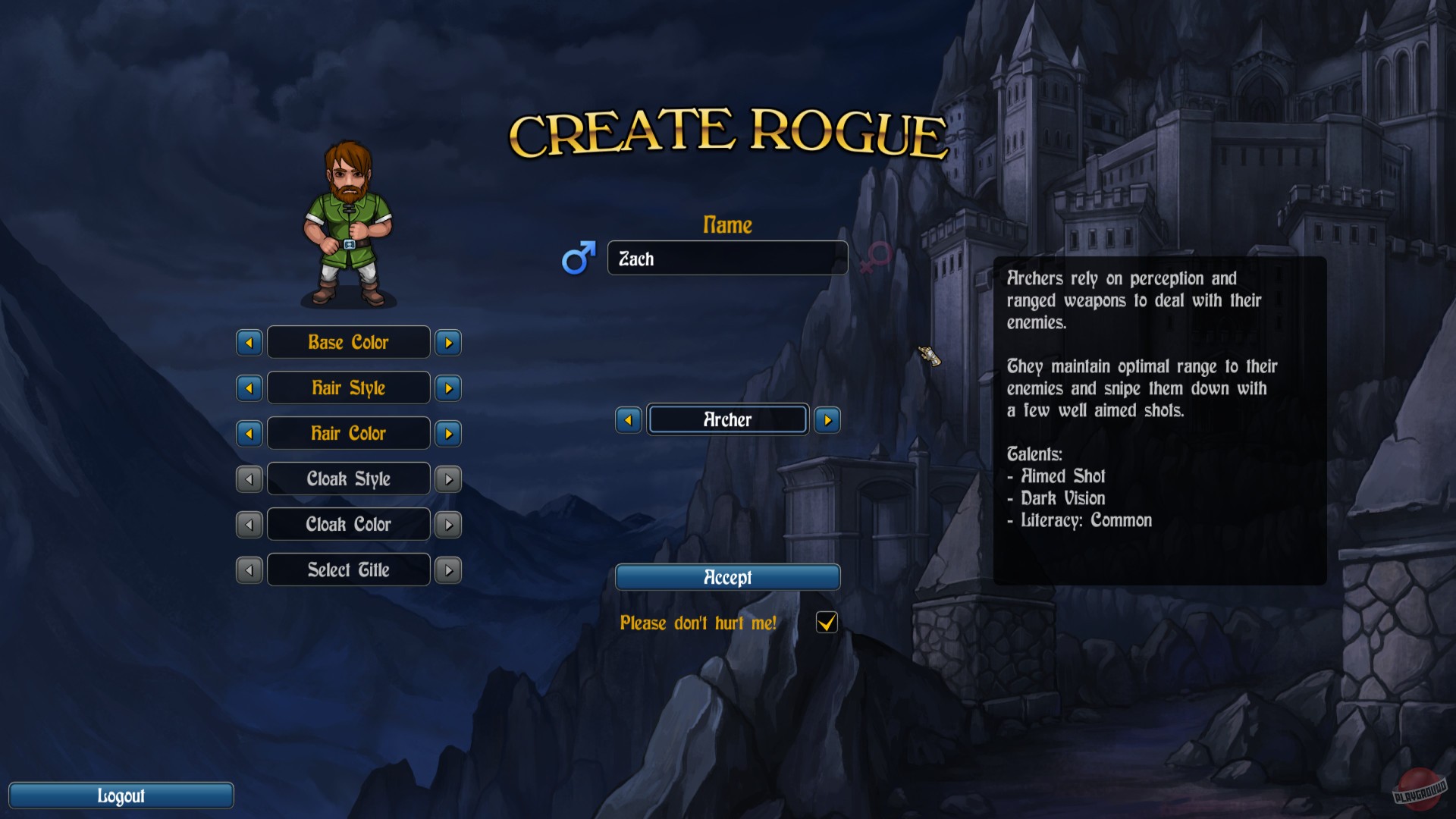1456x819 pixels.
Task: Click the next arrow for Select Title
Action: click(447, 570)
